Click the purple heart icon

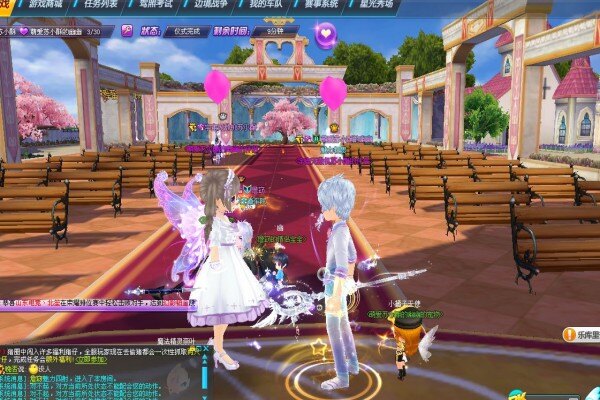(326, 34)
